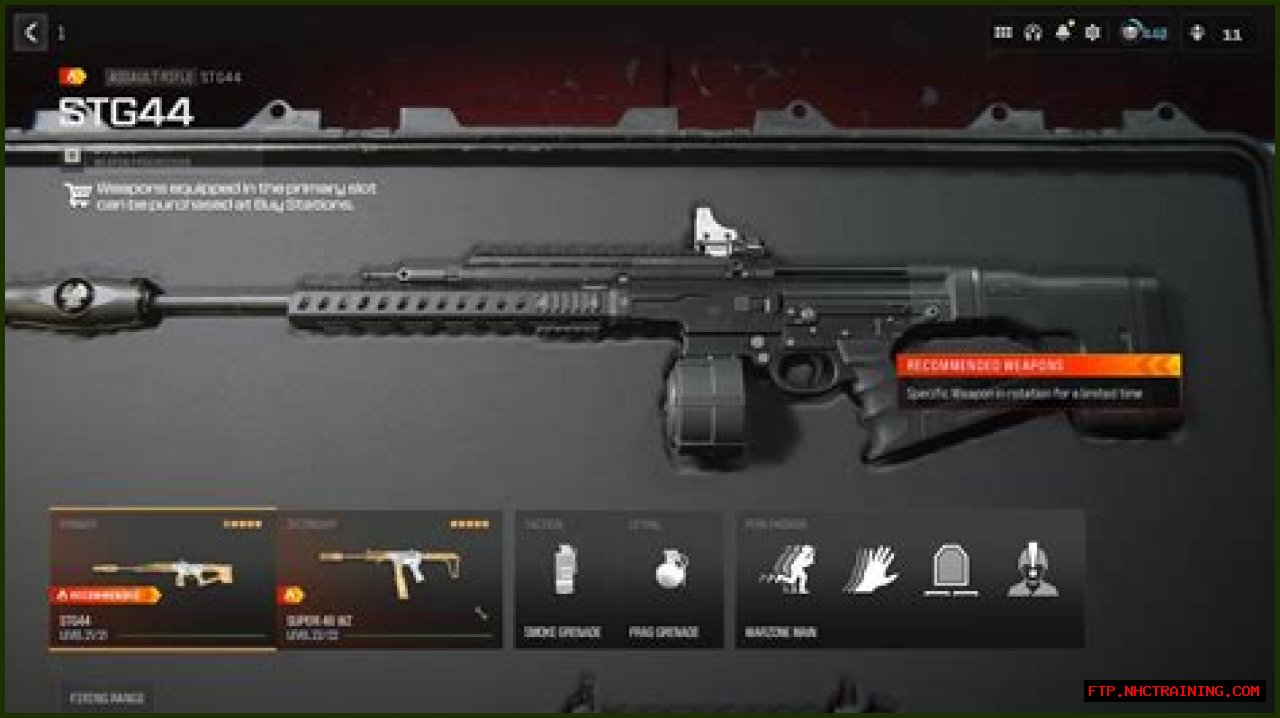The height and width of the screenshot is (718, 1280).
Task: Select the Superi 46 secondary weapon slot
Action: (390, 580)
